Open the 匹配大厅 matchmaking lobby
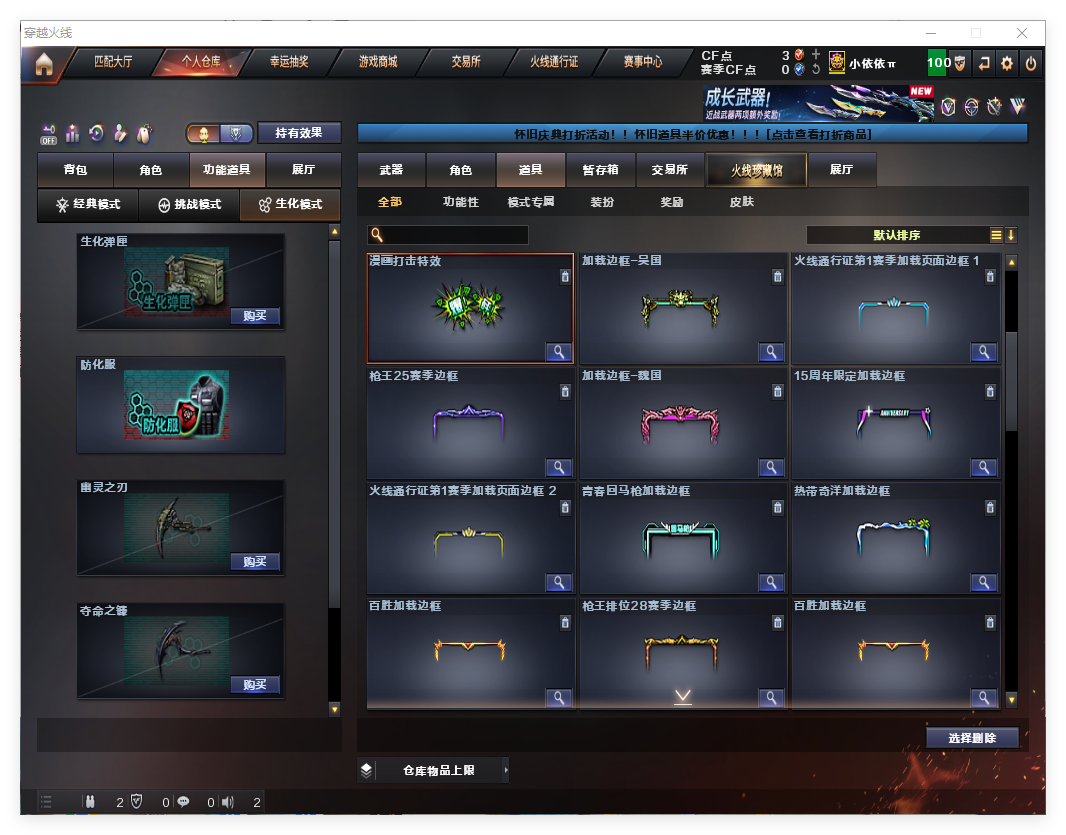 pyautogui.click(x=112, y=62)
